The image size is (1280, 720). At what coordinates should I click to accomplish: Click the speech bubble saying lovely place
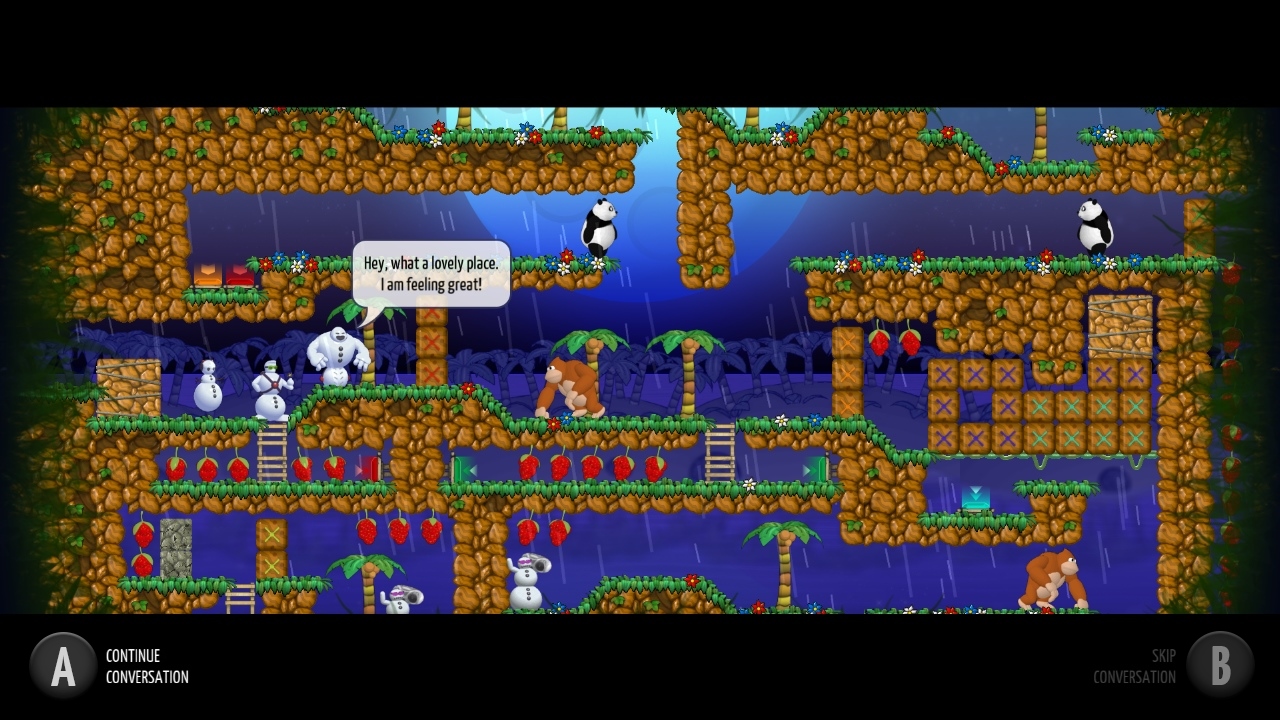point(432,273)
